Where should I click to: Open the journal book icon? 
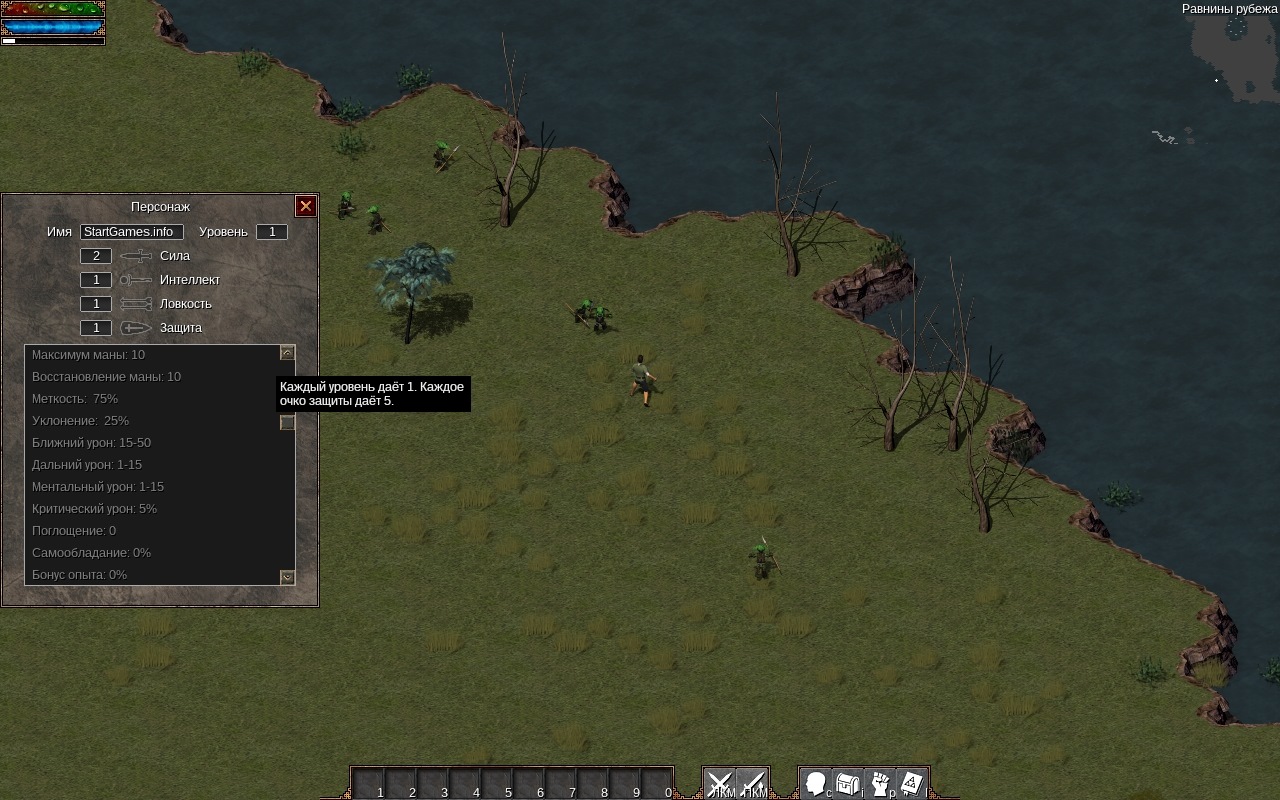(x=911, y=783)
